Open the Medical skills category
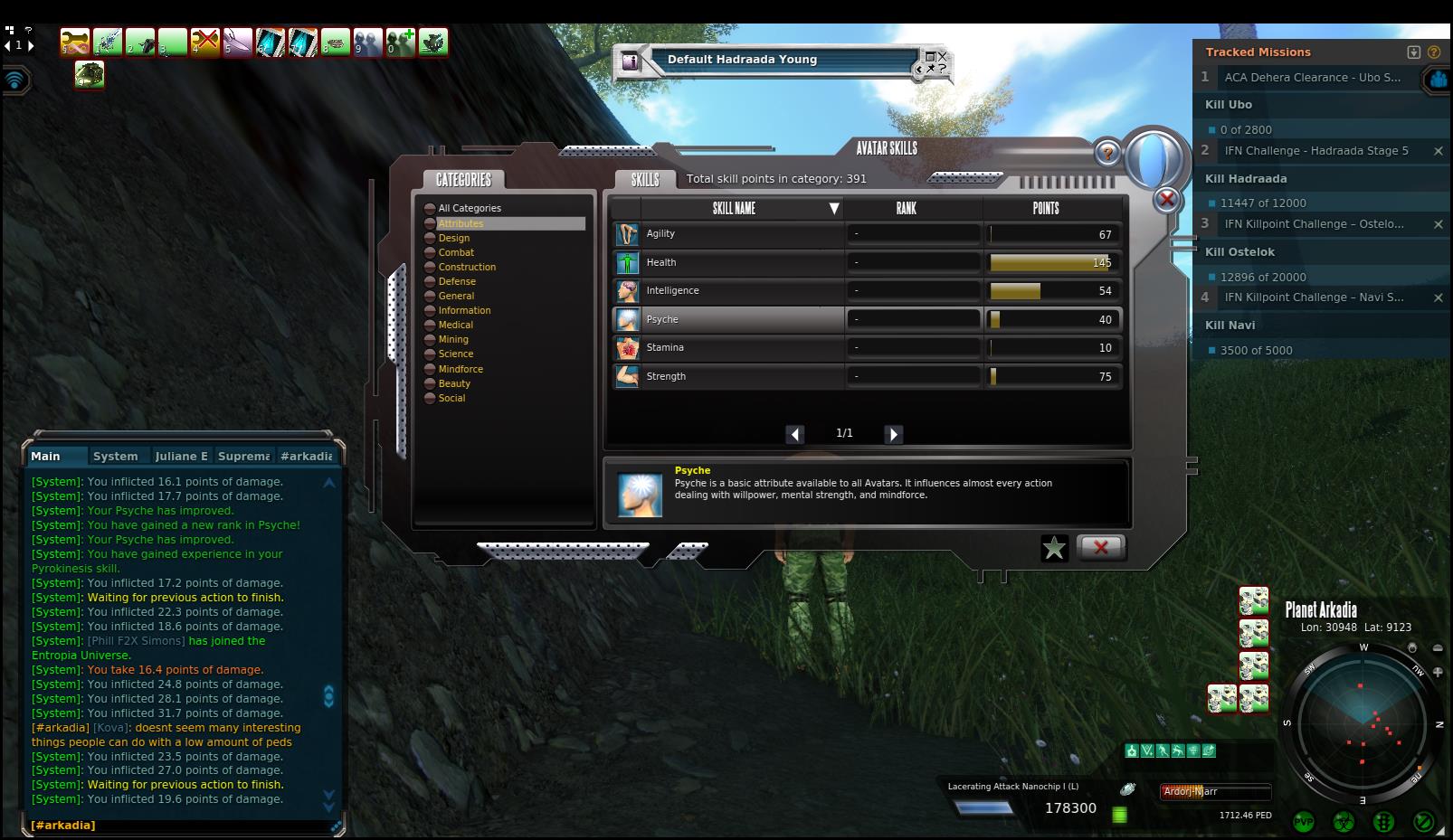Screen dimensions: 1453x840 [455, 325]
